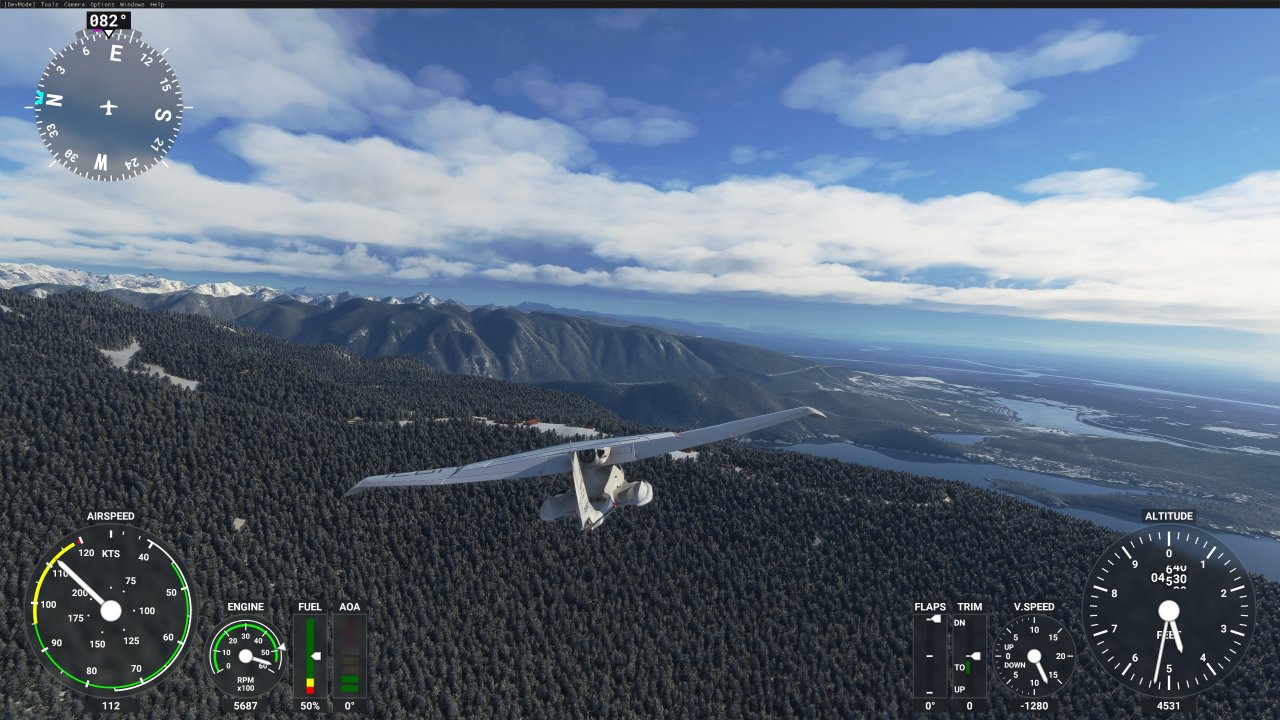The image size is (1280, 720).
Task: Click the compass heading dial
Action: coord(108,106)
